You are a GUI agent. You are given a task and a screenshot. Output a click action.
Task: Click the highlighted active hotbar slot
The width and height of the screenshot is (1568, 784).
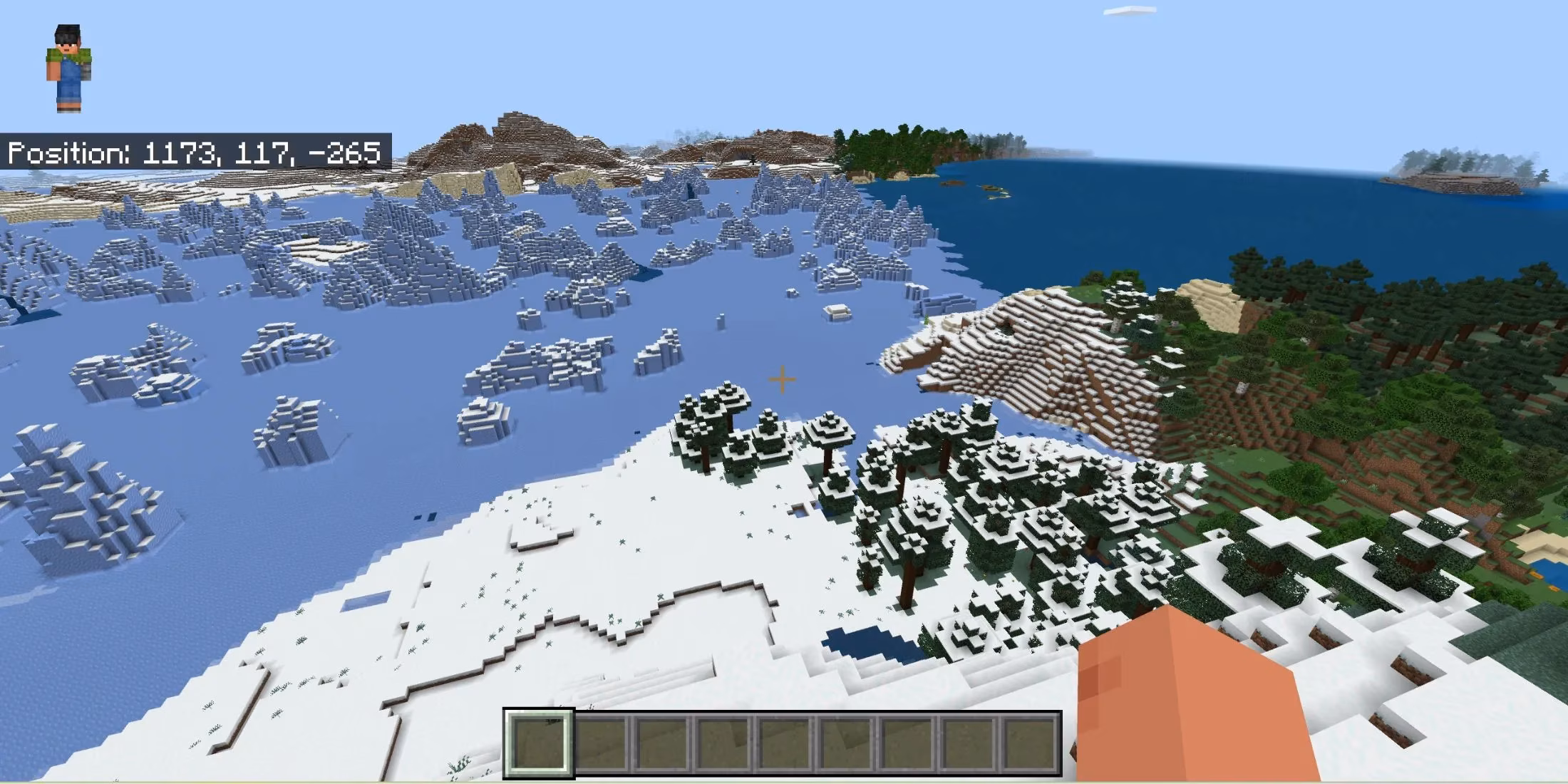point(538,741)
